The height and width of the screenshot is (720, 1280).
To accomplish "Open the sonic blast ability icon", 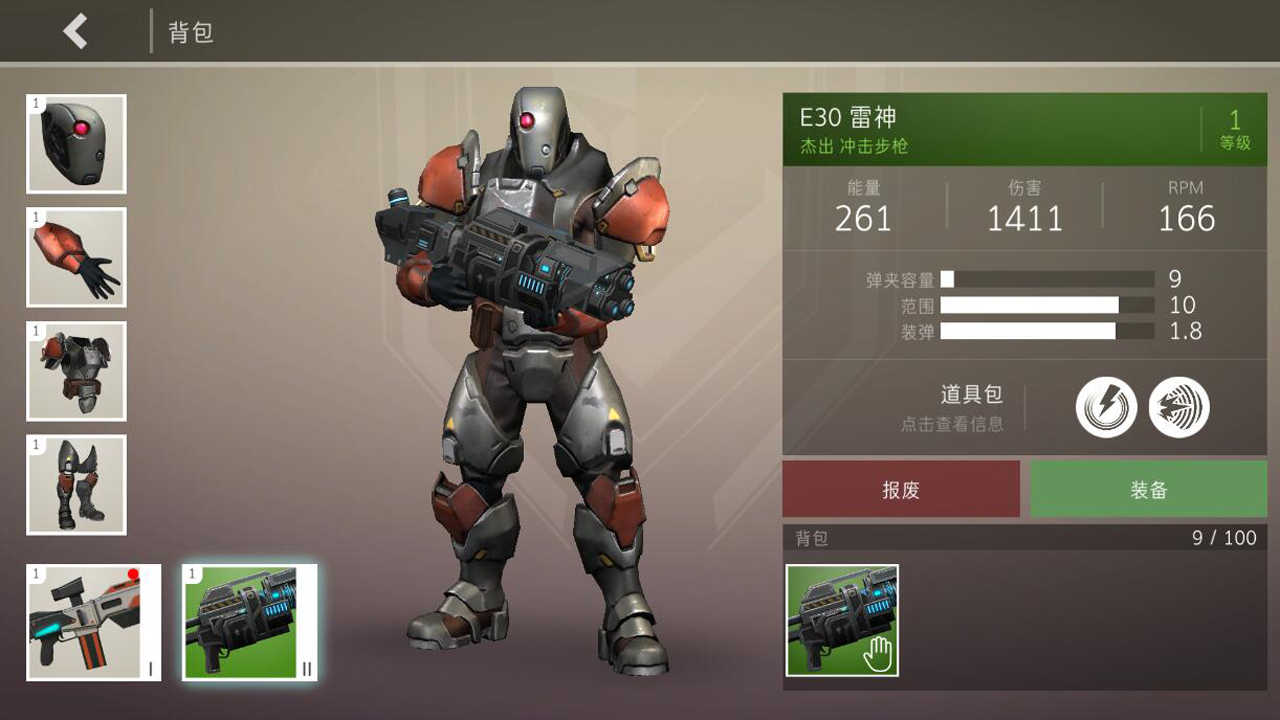I will coord(1179,405).
